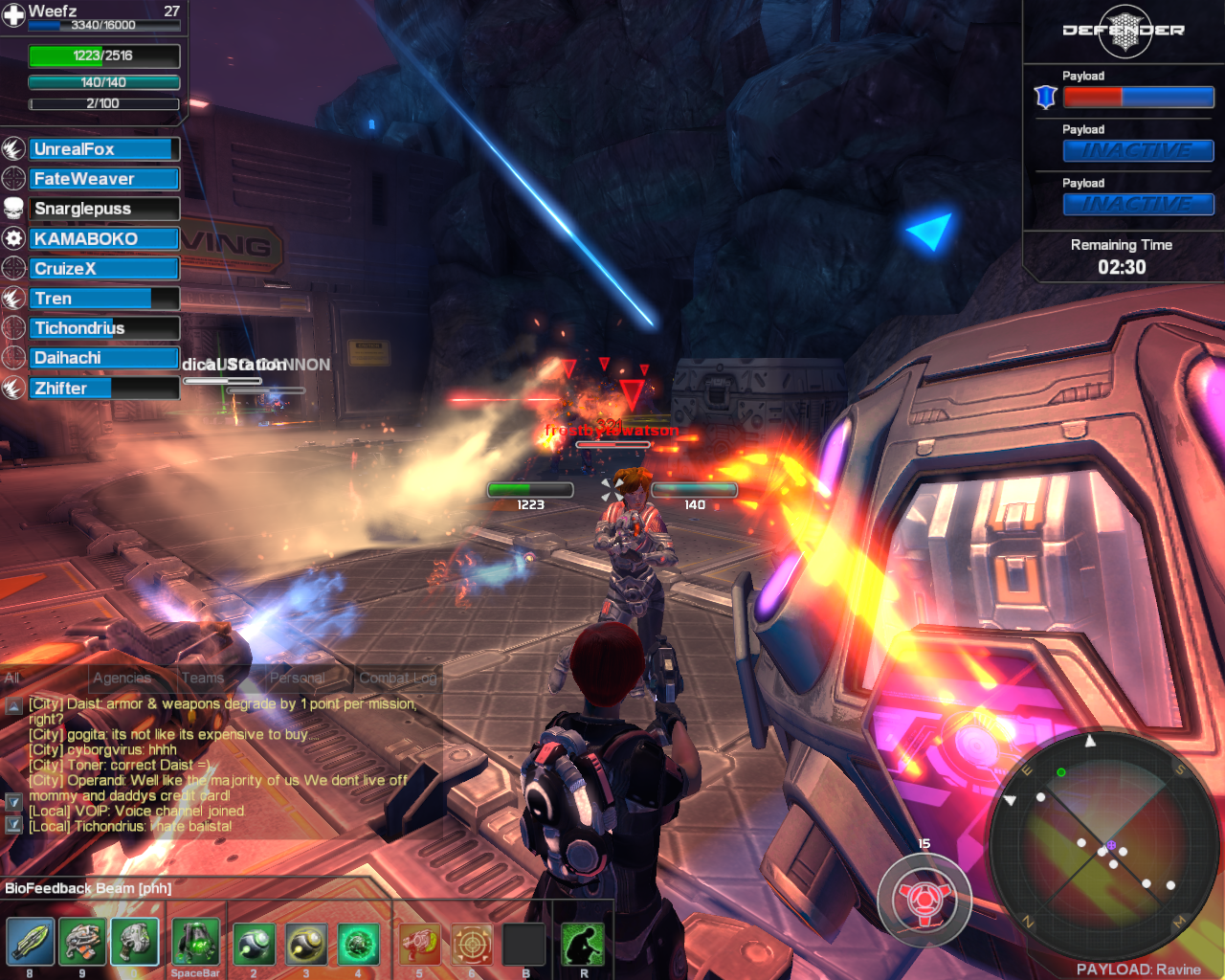Choose Tichondrius from the team list
This screenshot has width=1225, height=980.
102,328
